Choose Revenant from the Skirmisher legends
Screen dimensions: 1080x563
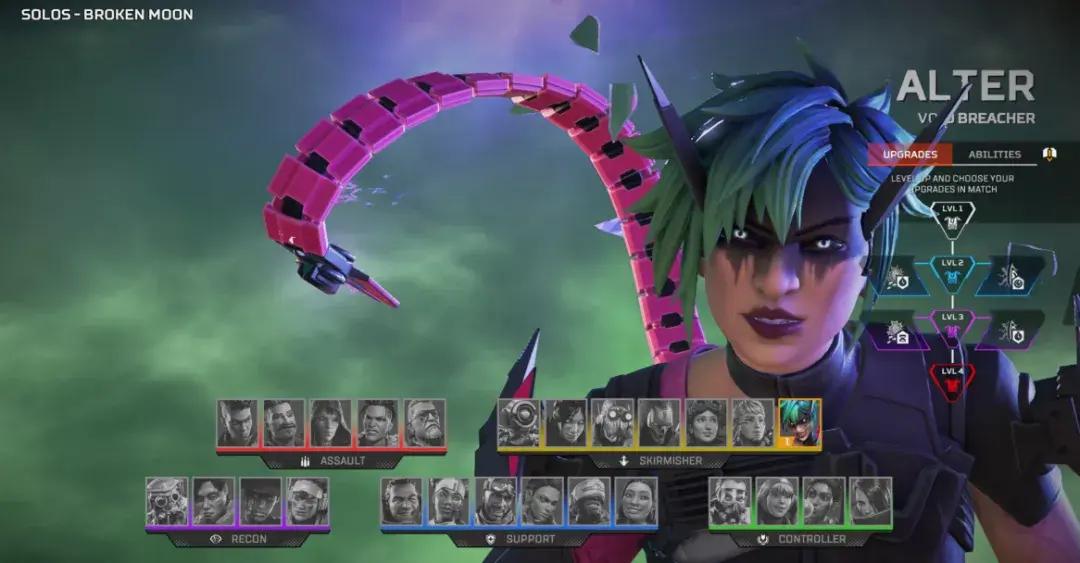pos(659,422)
